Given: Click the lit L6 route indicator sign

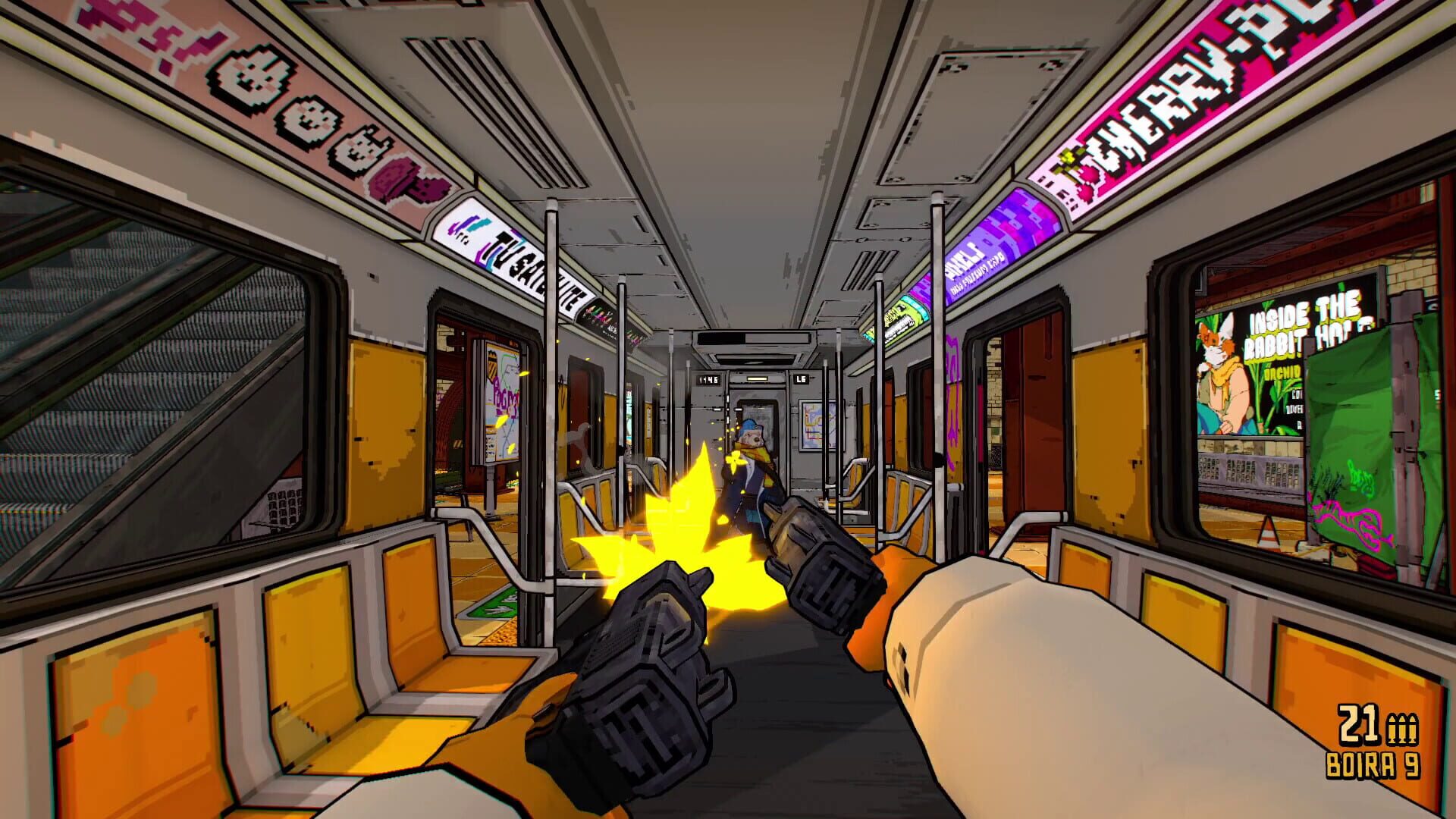Looking at the screenshot, I should (x=801, y=378).
